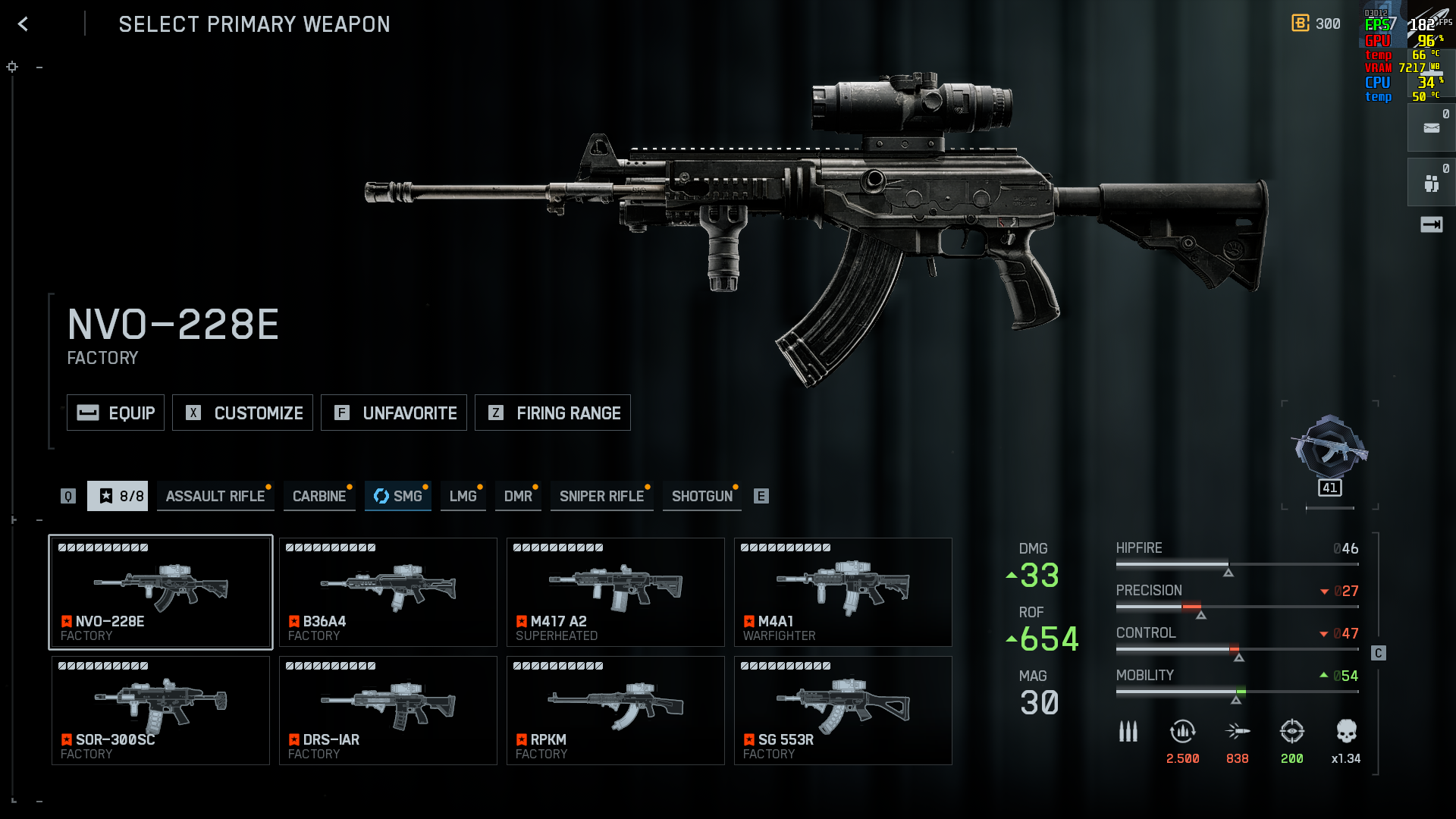The image size is (1456, 819).
Task: Show the favorites 8/8 tab
Action: [118, 496]
